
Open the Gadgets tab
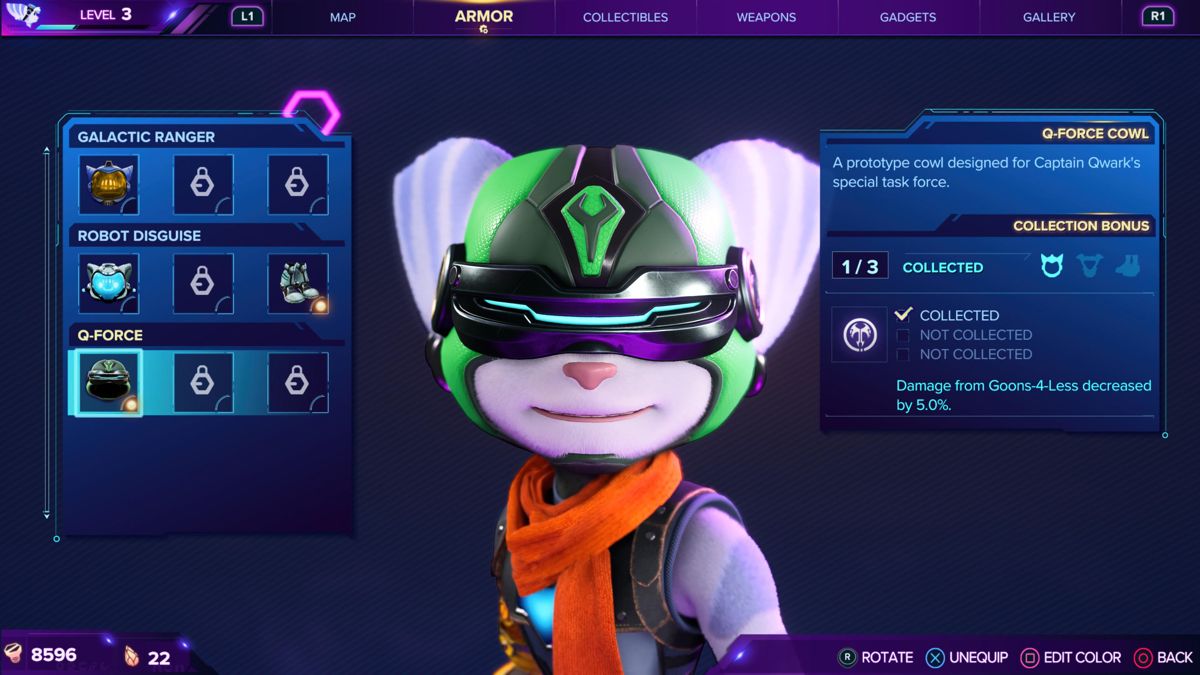click(908, 17)
